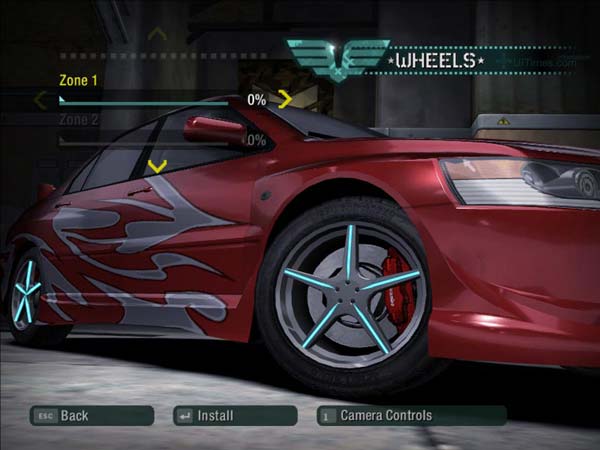Image resolution: width=600 pixels, height=450 pixels.
Task: Install the selected wheels
Action: pos(234,415)
